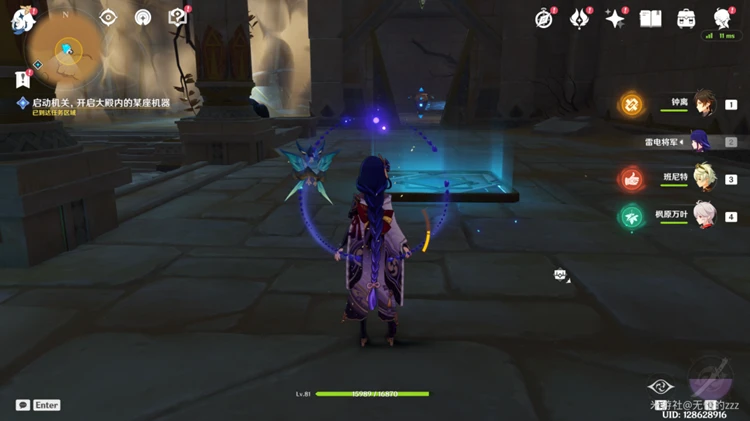The width and height of the screenshot is (750, 421).
Task: Switch to Kaedehara Kazuha (枫原万叶) in party
Action: pos(704,215)
